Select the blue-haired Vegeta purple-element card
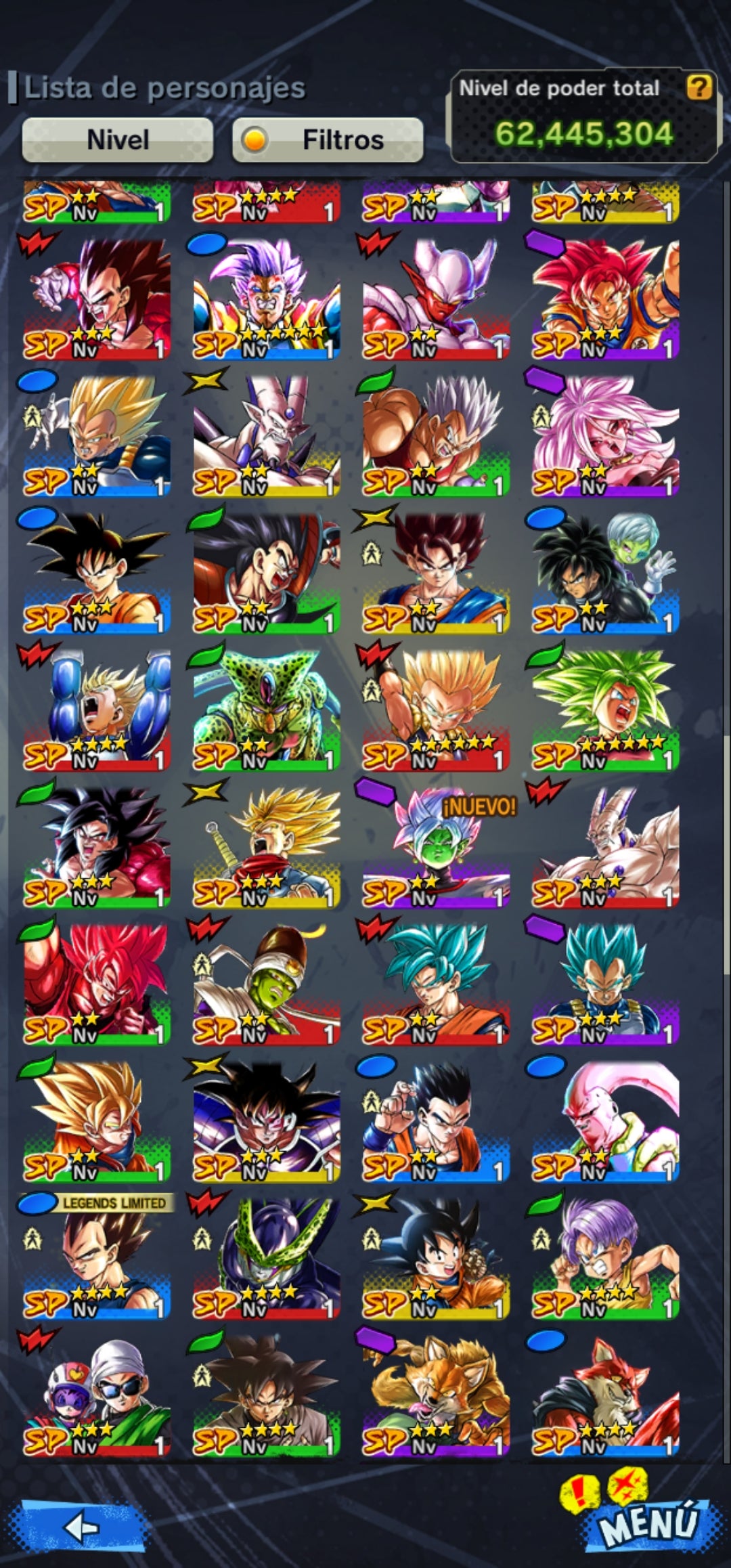The image size is (731, 1568). coord(605,983)
